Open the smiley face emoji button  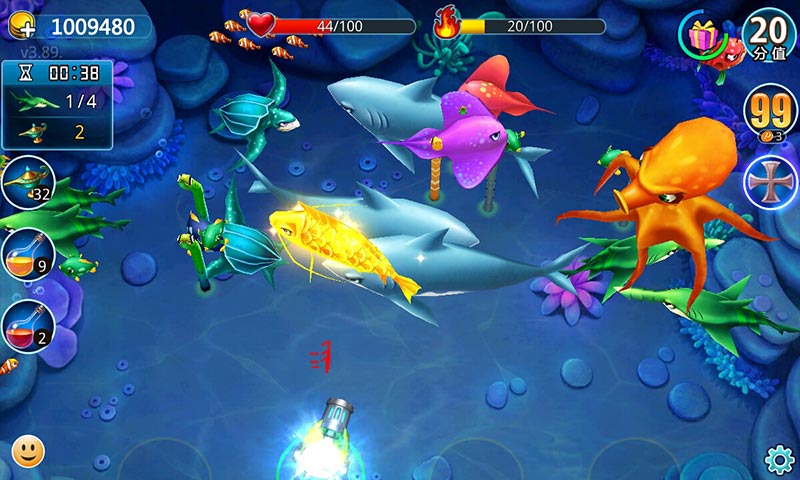[x=28, y=451]
